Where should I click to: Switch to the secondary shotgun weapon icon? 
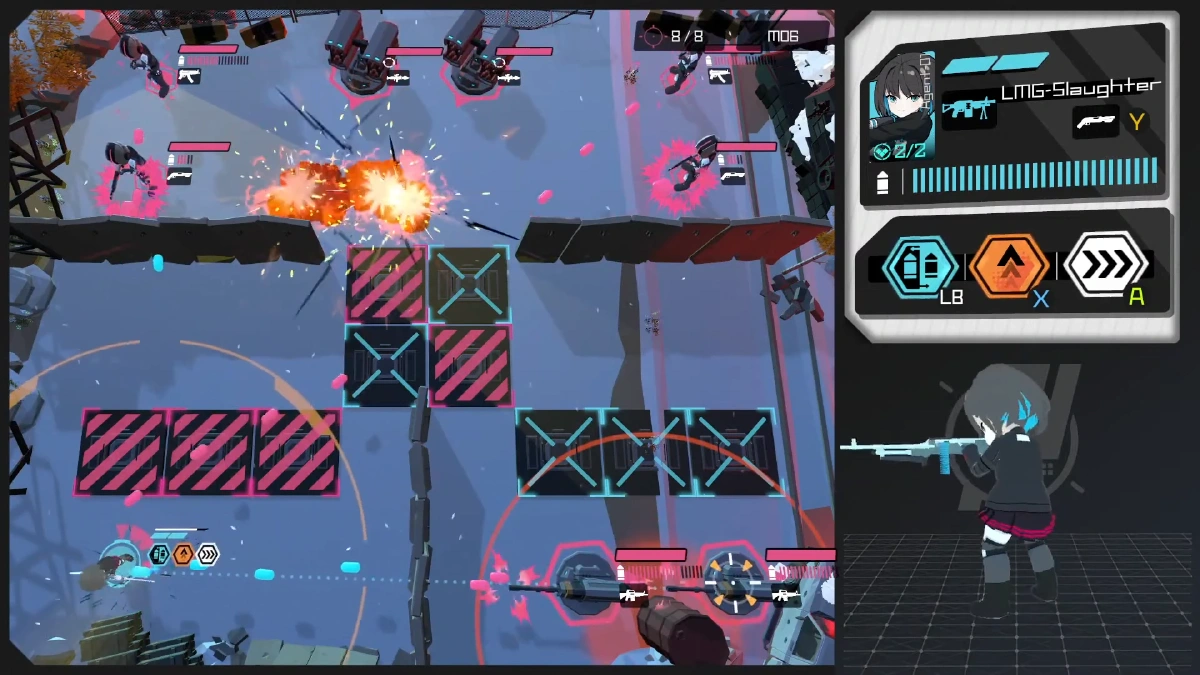1095,122
